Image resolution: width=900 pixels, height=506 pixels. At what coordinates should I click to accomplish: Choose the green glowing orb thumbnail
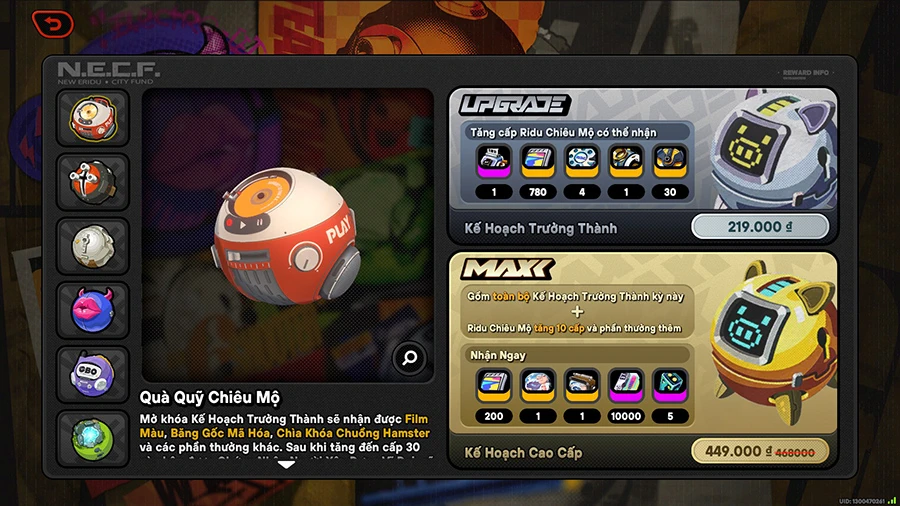pos(92,437)
